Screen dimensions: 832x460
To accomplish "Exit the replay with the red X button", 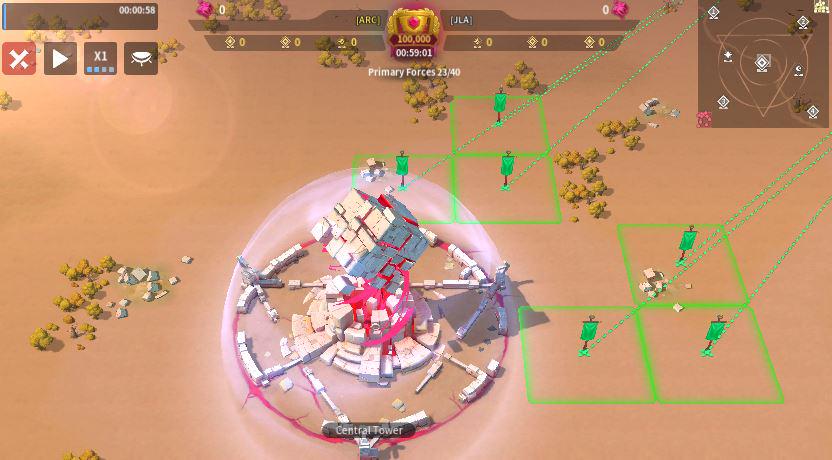I will (x=19, y=58).
